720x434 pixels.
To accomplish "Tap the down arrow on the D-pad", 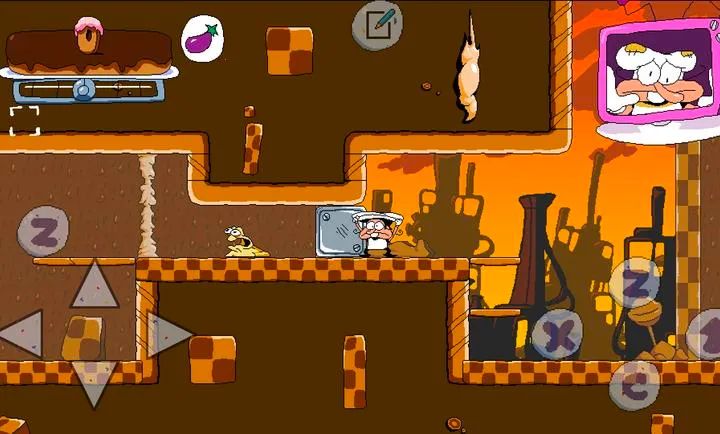I will coord(94,384).
